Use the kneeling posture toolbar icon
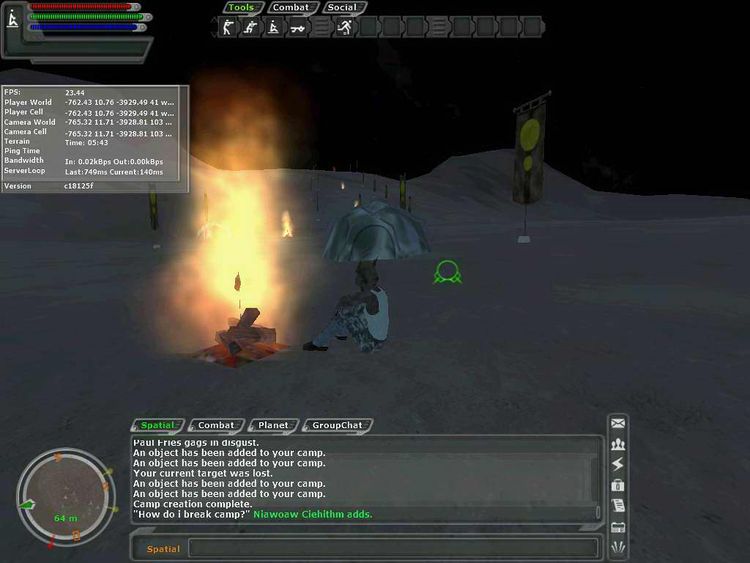Image resolution: width=750 pixels, height=563 pixels. [249, 28]
